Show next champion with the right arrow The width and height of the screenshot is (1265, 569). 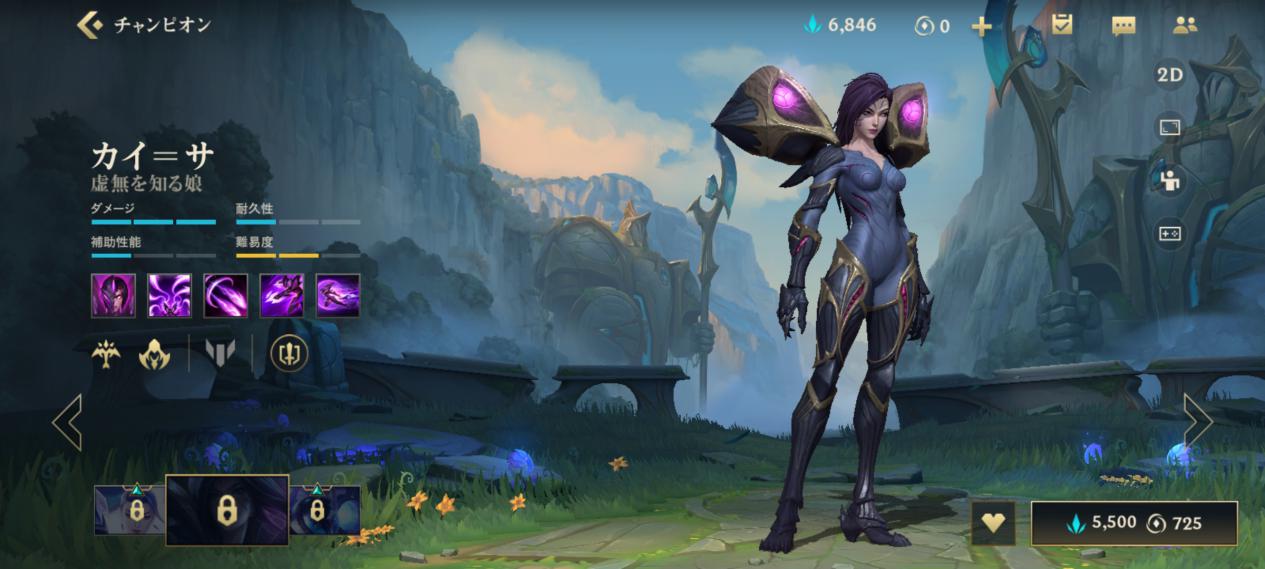[x=1198, y=420]
